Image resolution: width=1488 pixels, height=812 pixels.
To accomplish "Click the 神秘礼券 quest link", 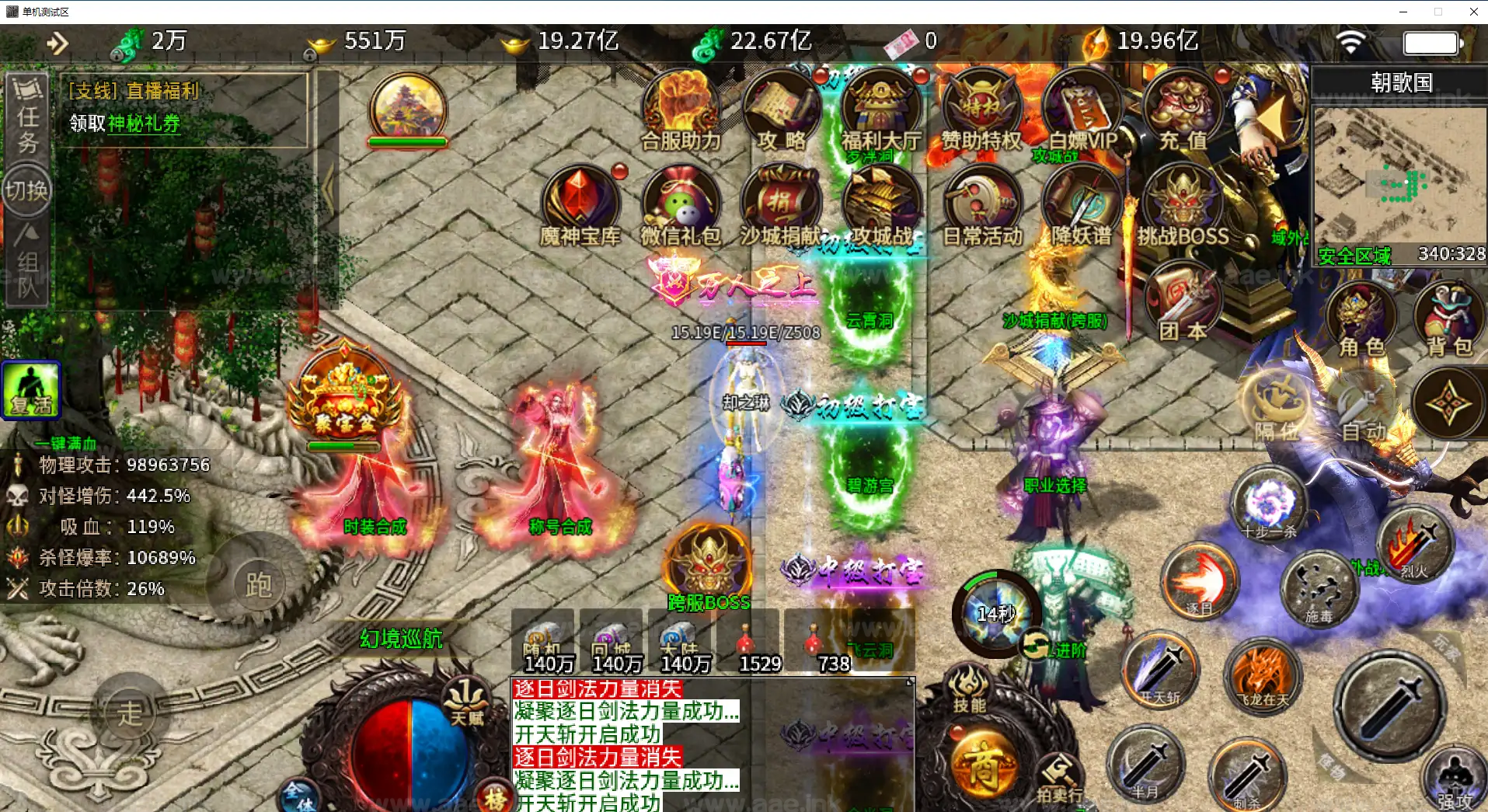I will 144,124.
